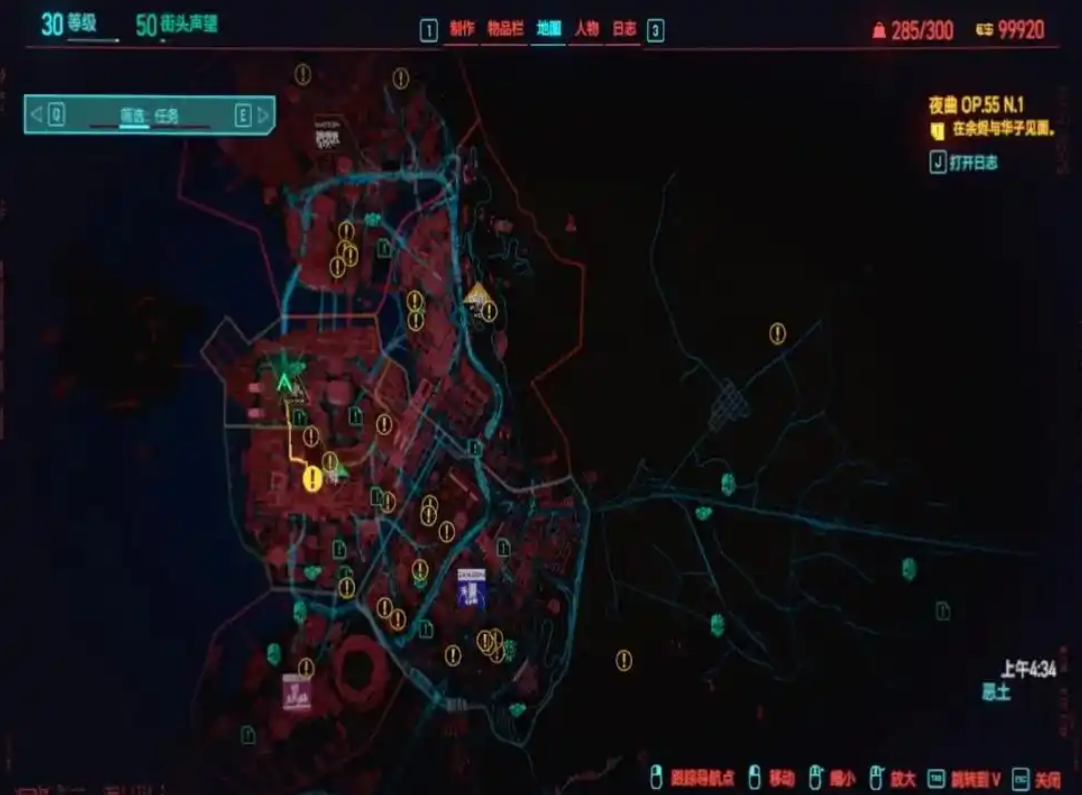Open the 人物 character tab
The image size is (1082, 795).
[586, 29]
